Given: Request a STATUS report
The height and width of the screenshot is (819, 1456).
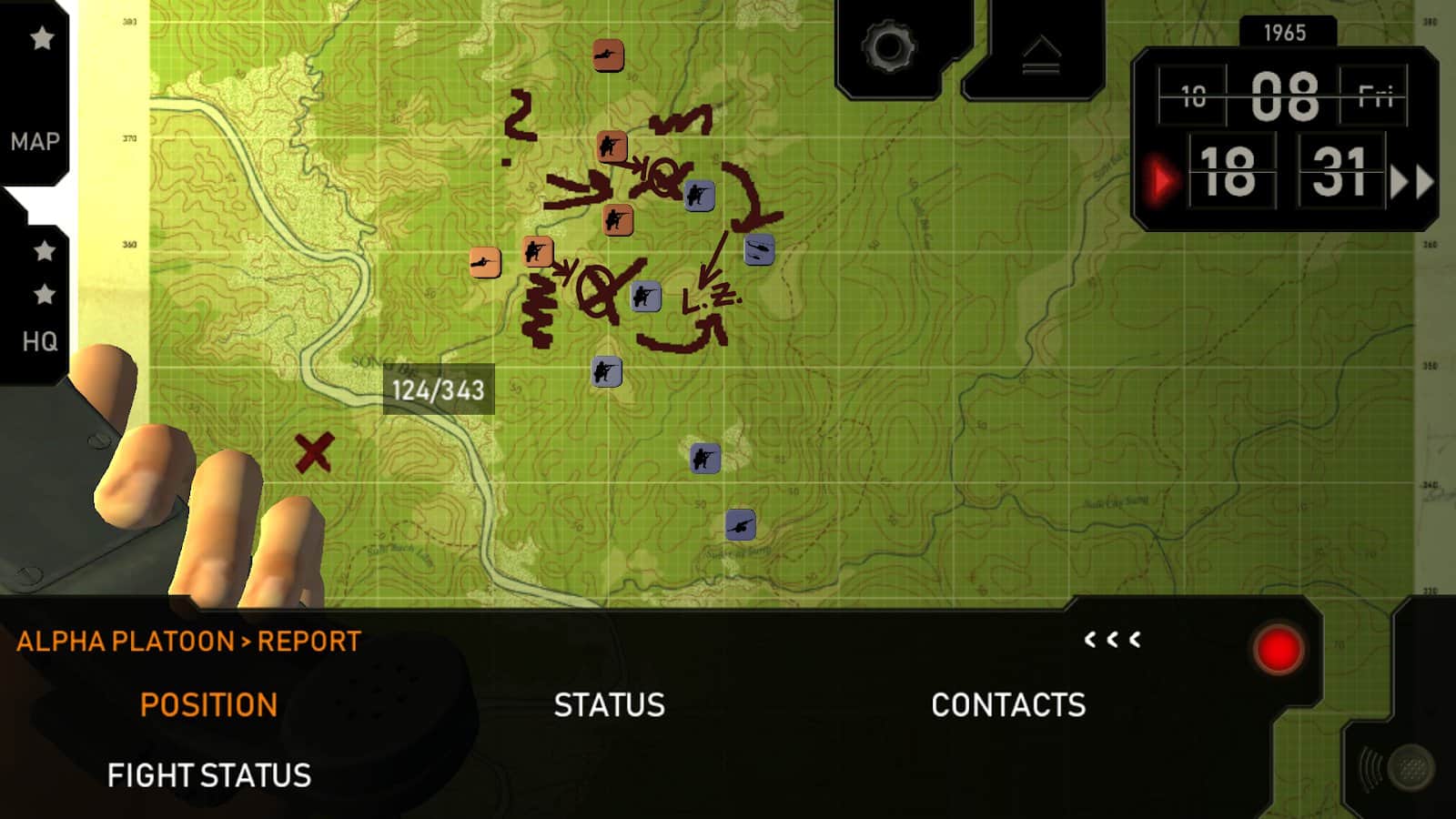Looking at the screenshot, I should [x=609, y=705].
